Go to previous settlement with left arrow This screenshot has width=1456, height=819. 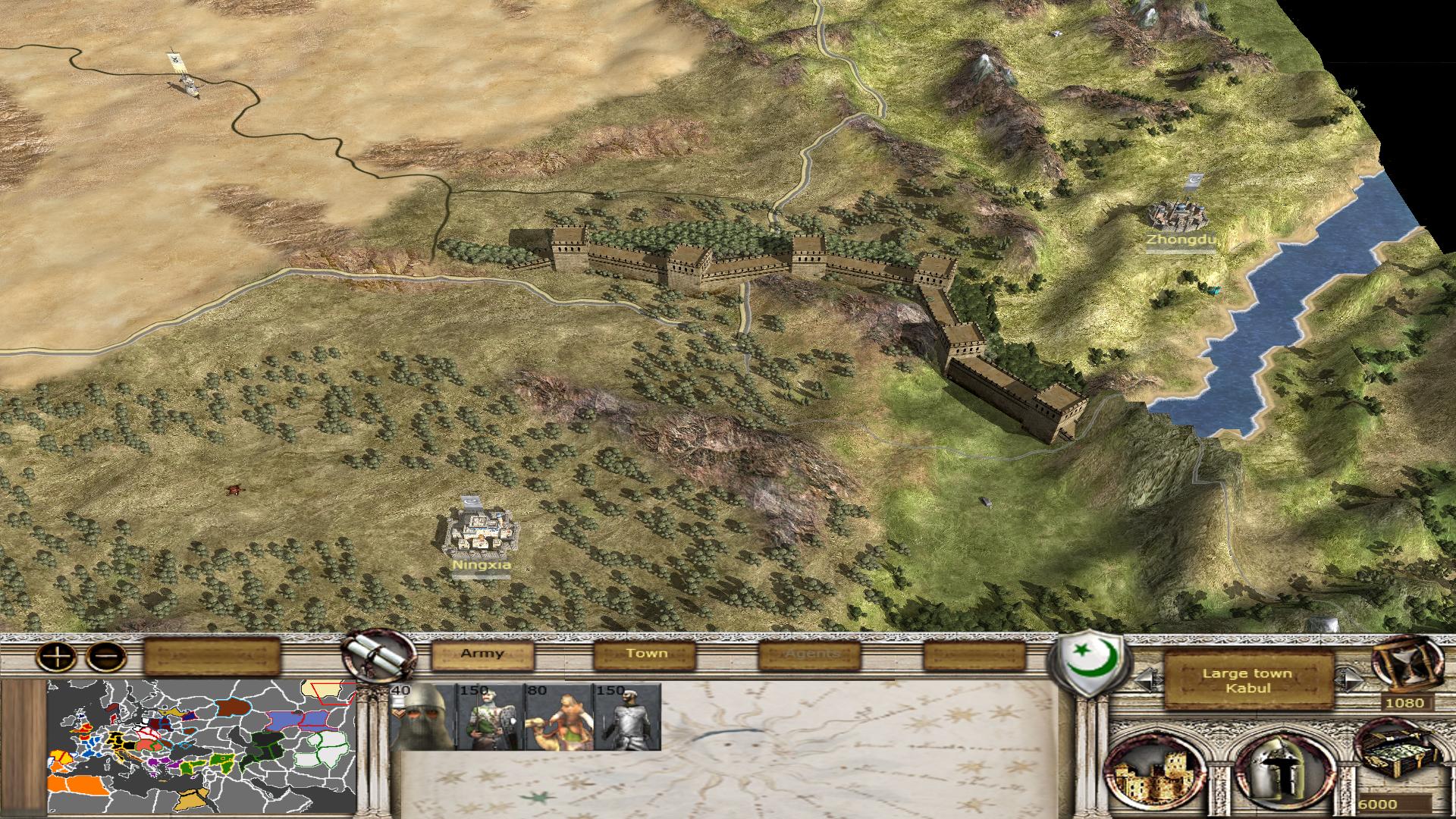(x=1147, y=679)
